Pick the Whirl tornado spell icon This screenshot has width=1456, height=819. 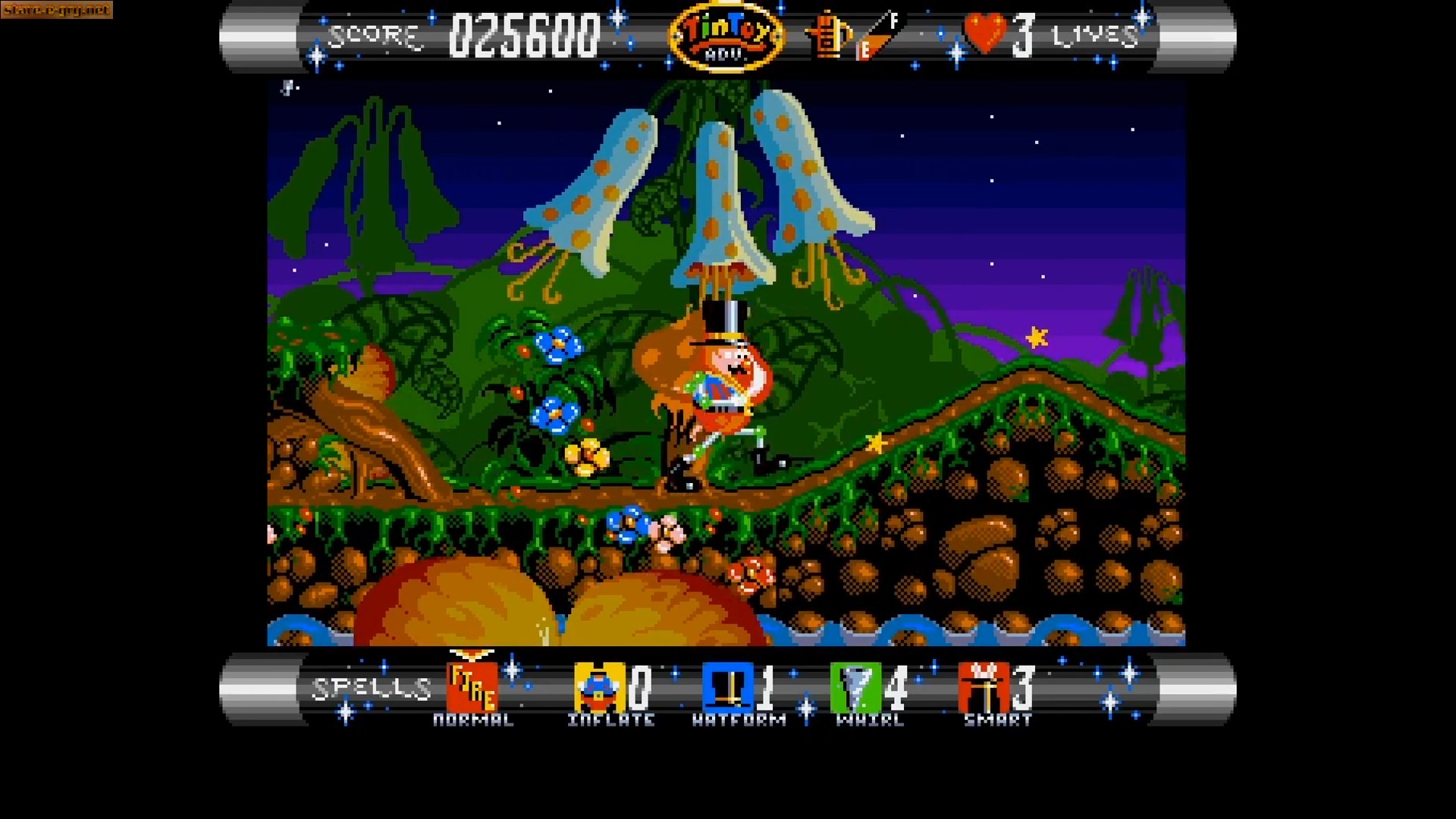[x=855, y=687]
